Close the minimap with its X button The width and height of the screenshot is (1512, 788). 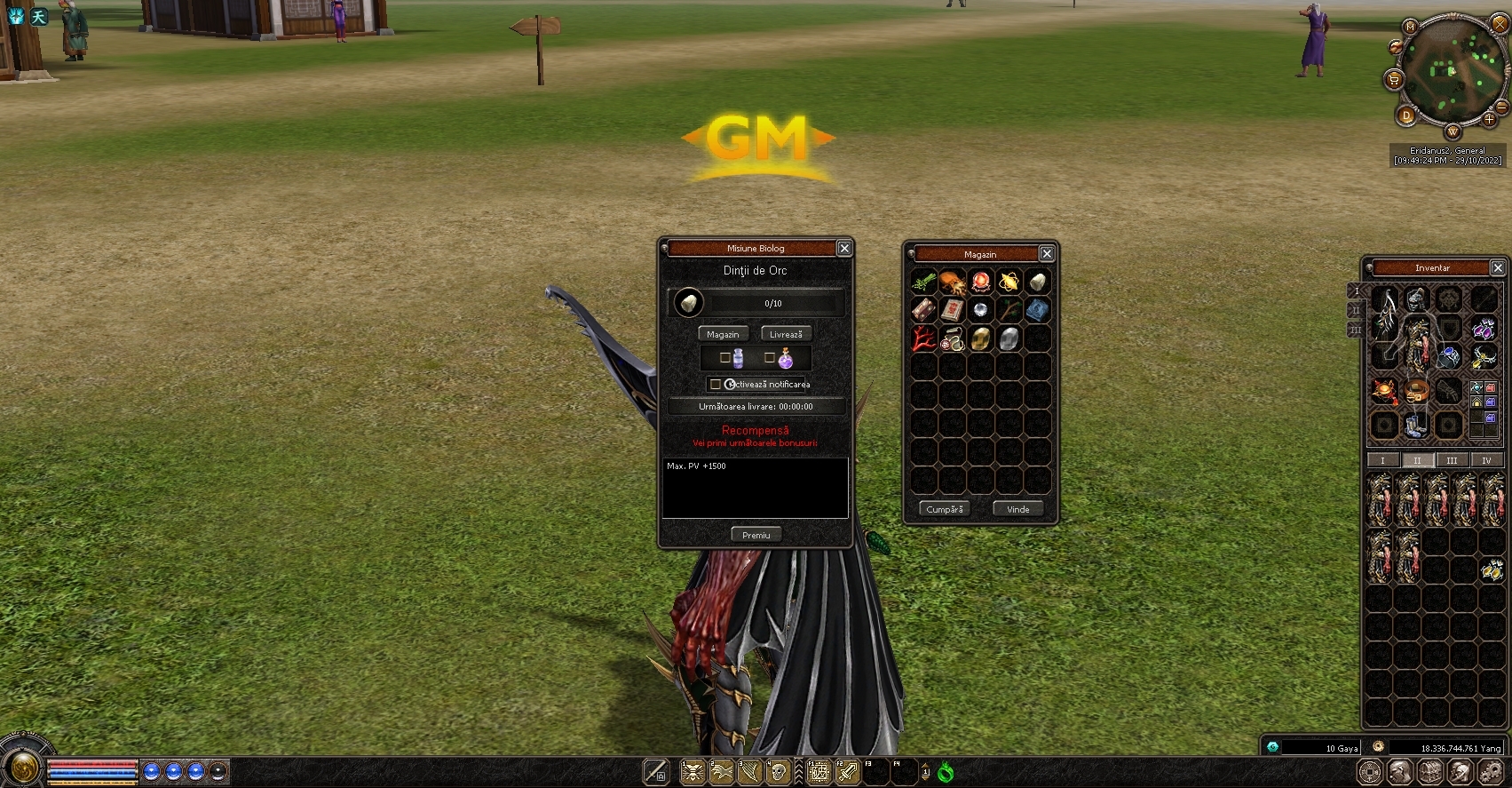(x=1500, y=24)
